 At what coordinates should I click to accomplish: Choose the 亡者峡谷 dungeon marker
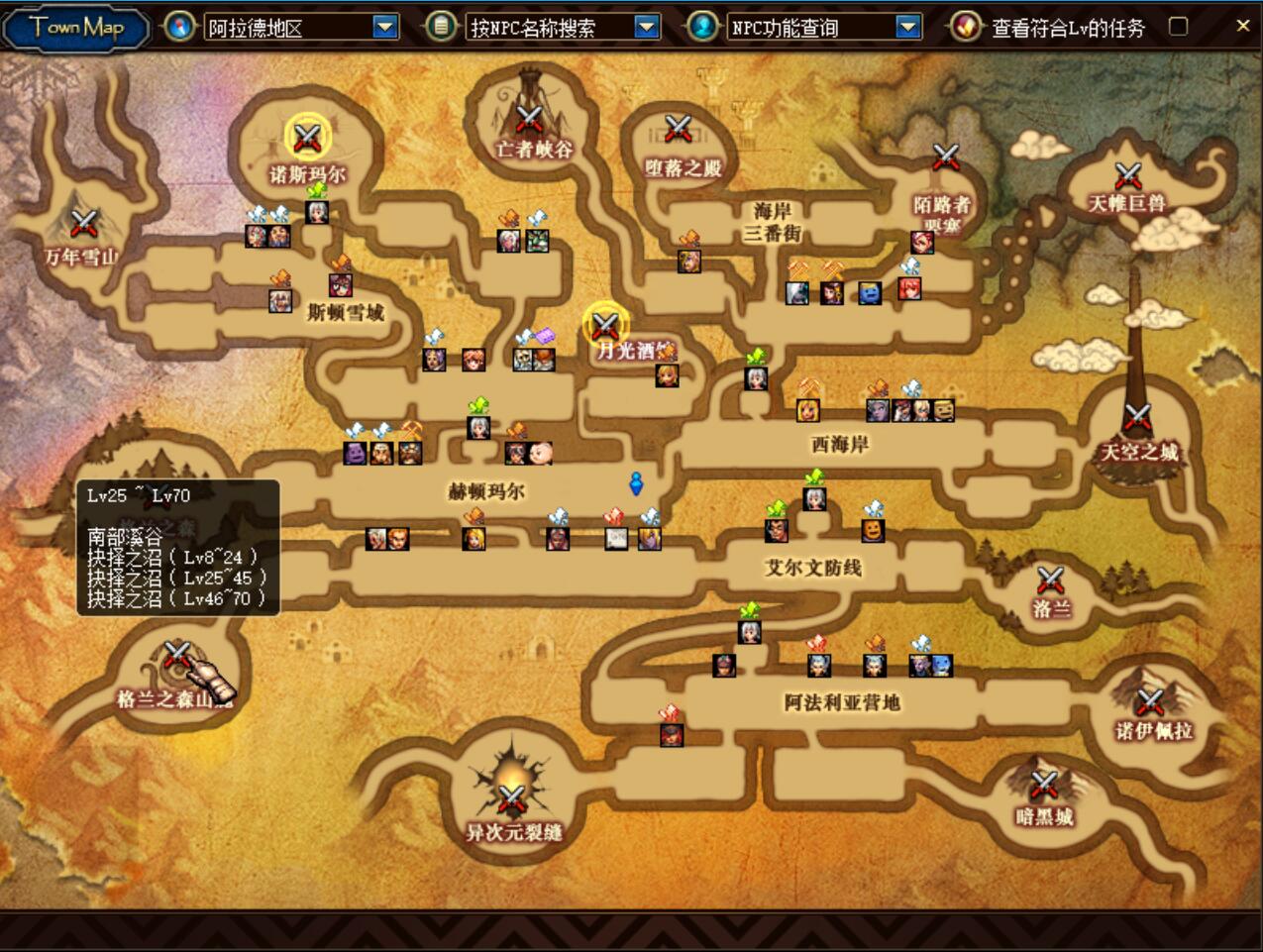[x=530, y=120]
